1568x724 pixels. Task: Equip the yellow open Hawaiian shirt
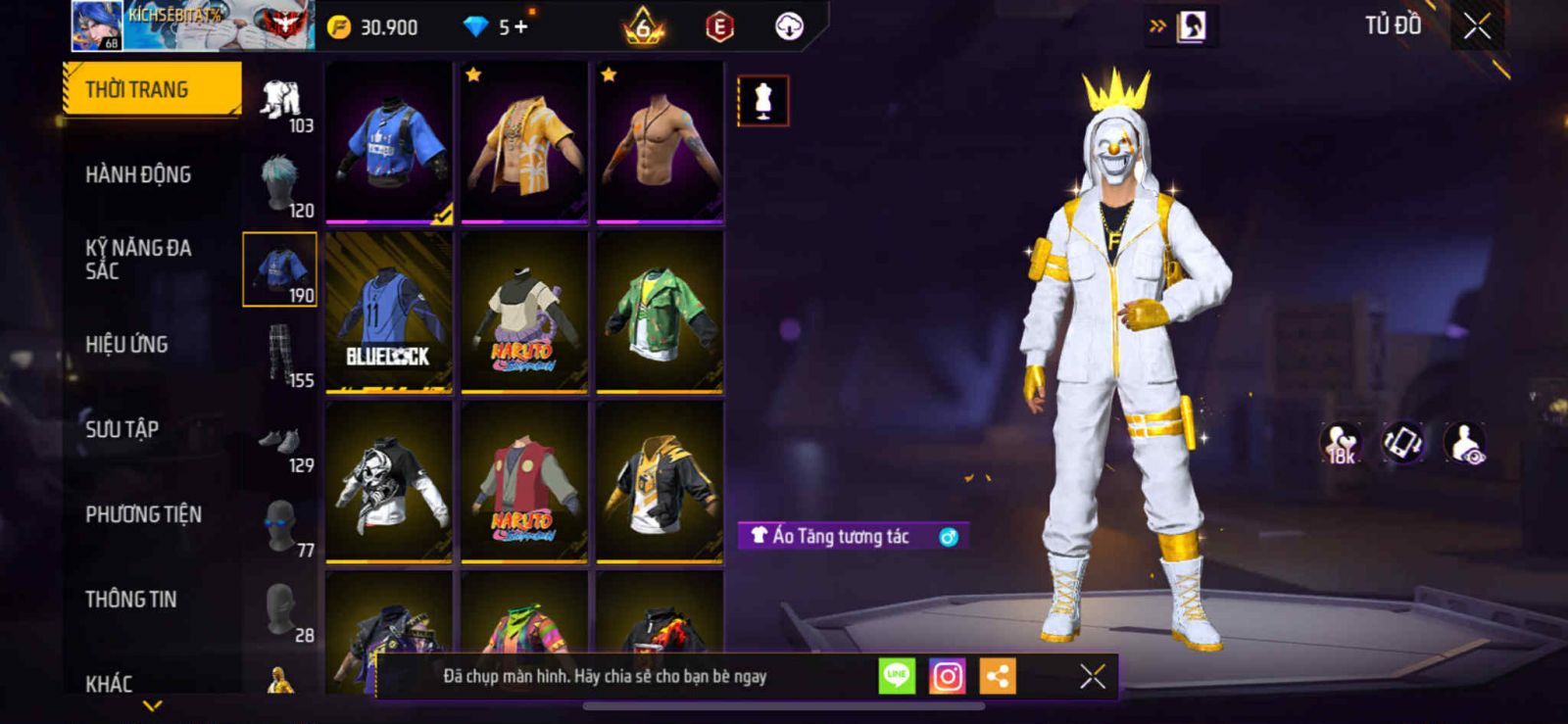[x=524, y=142]
